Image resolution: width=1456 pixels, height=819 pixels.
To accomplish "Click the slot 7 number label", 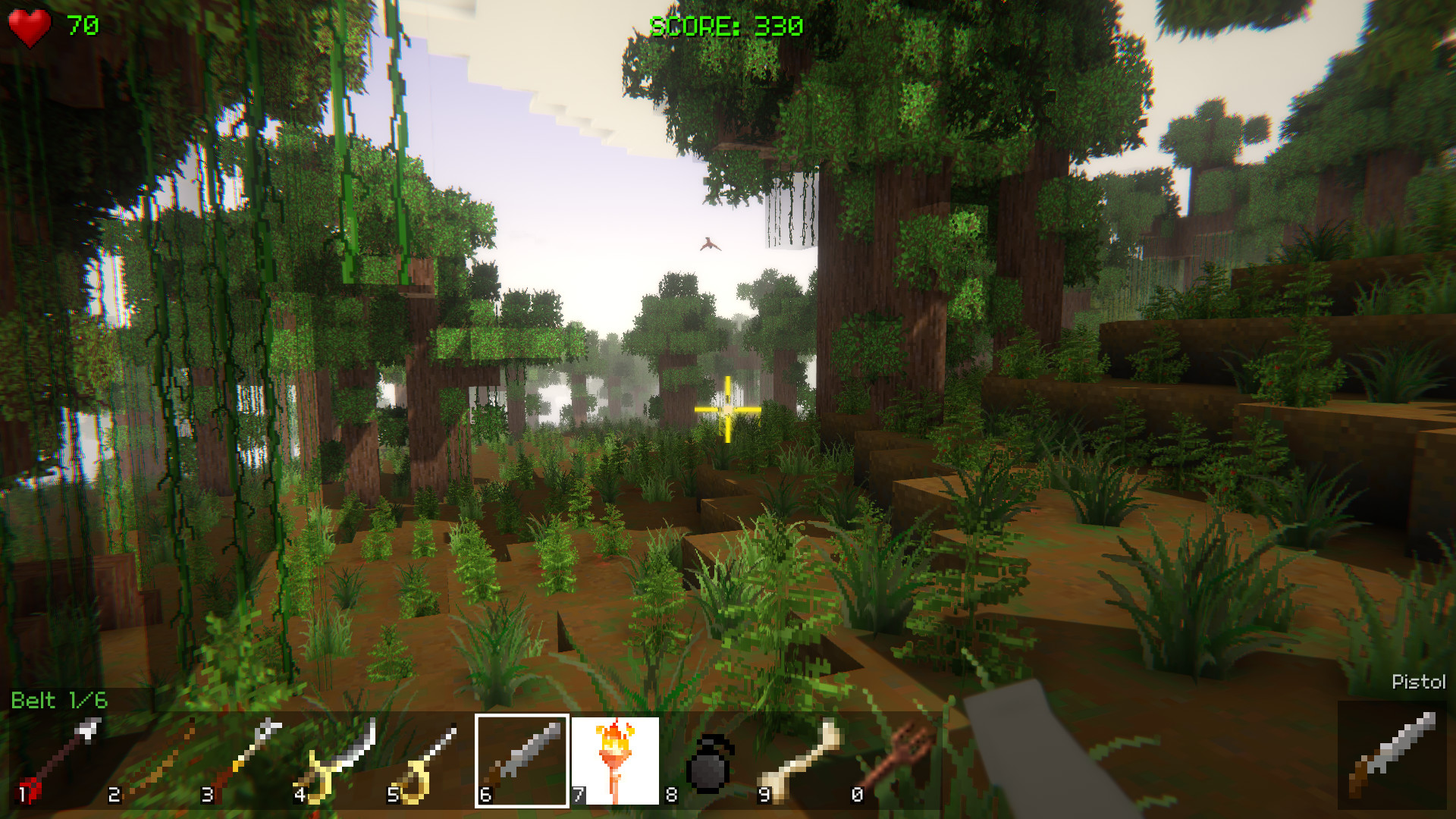I will click(578, 795).
